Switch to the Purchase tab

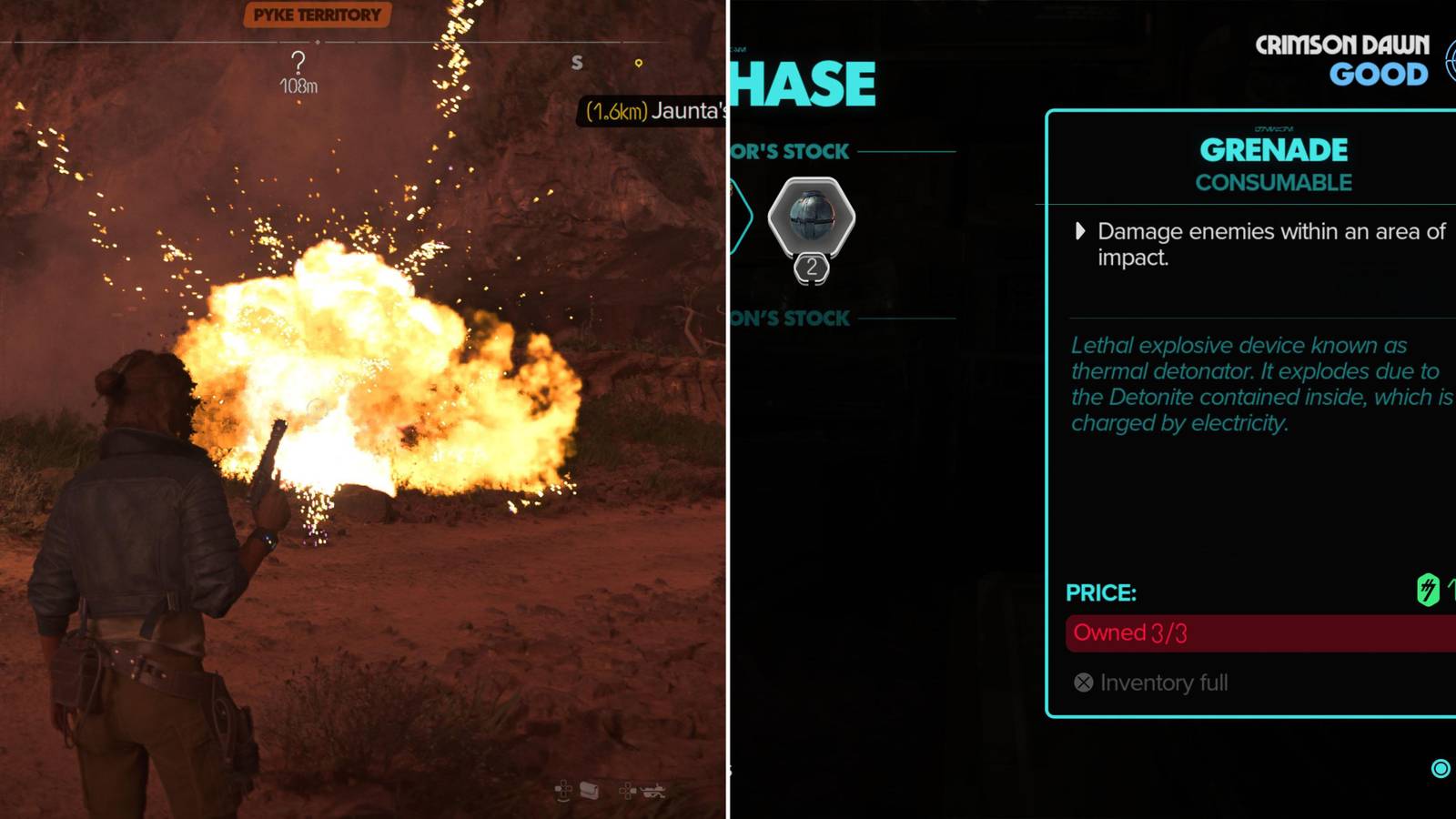(801, 82)
